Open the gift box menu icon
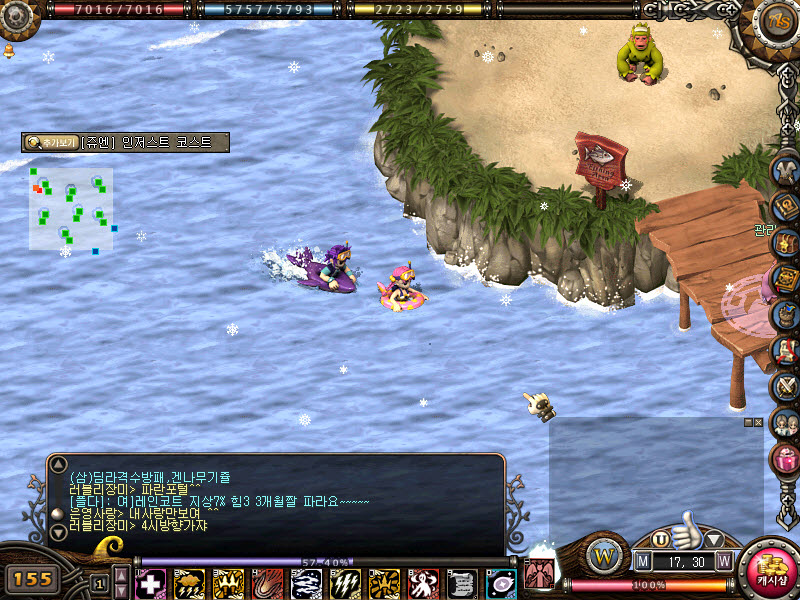 [784, 459]
